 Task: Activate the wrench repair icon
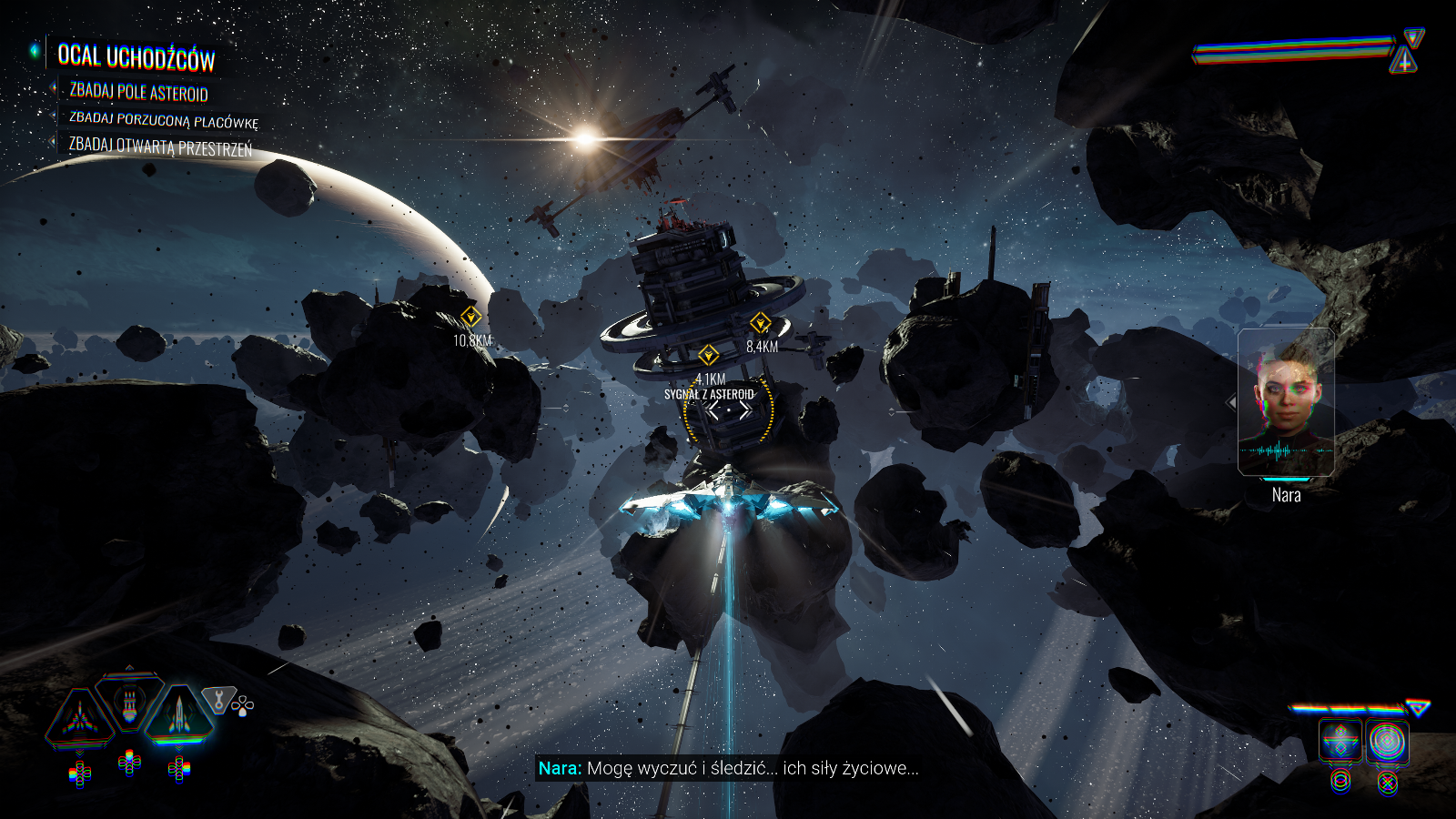tap(217, 700)
